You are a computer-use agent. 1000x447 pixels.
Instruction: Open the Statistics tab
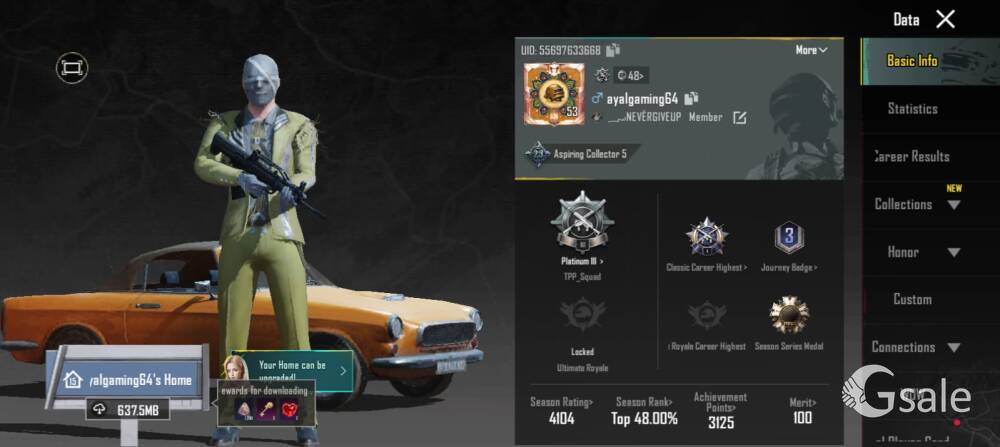(x=912, y=108)
